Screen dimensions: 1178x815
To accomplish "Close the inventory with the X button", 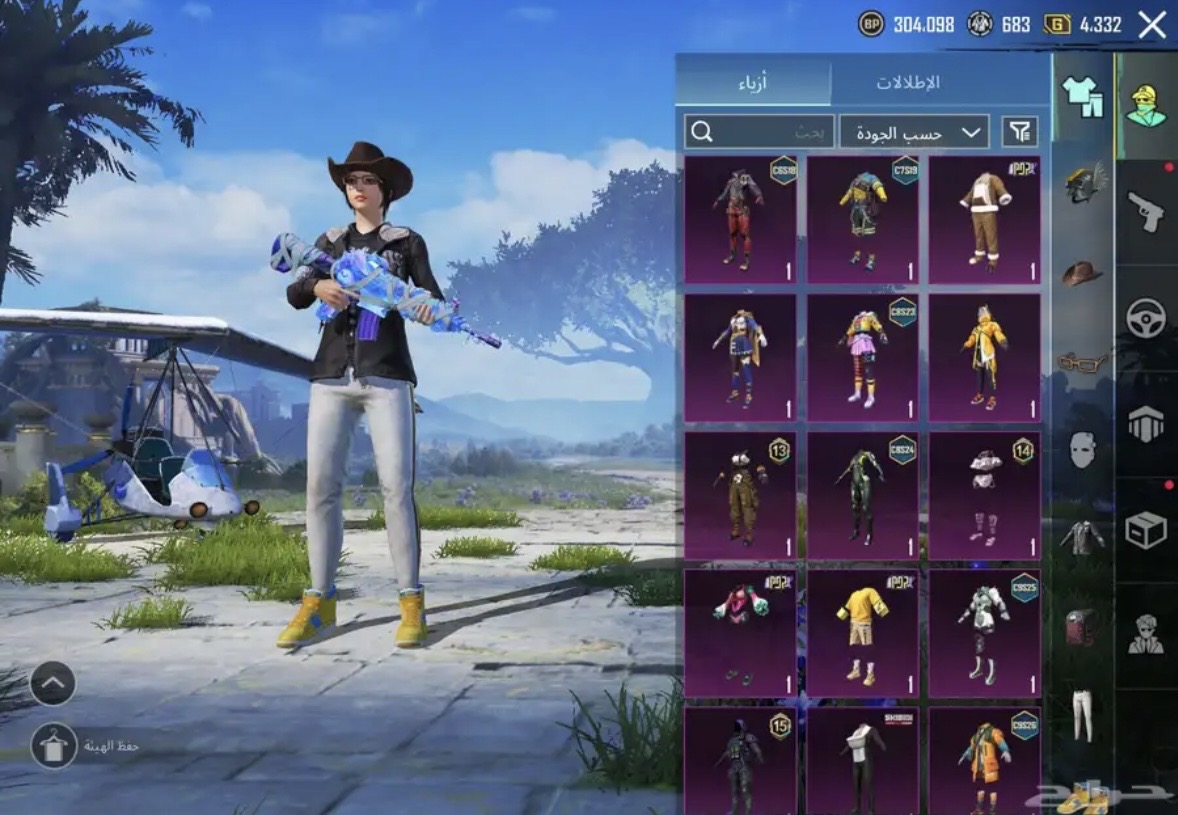I will pyautogui.click(x=1152, y=25).
